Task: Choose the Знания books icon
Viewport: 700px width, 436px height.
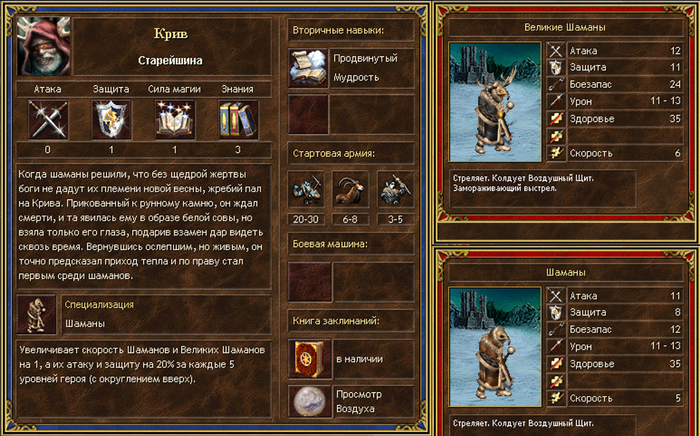Action: pos(237,119)
